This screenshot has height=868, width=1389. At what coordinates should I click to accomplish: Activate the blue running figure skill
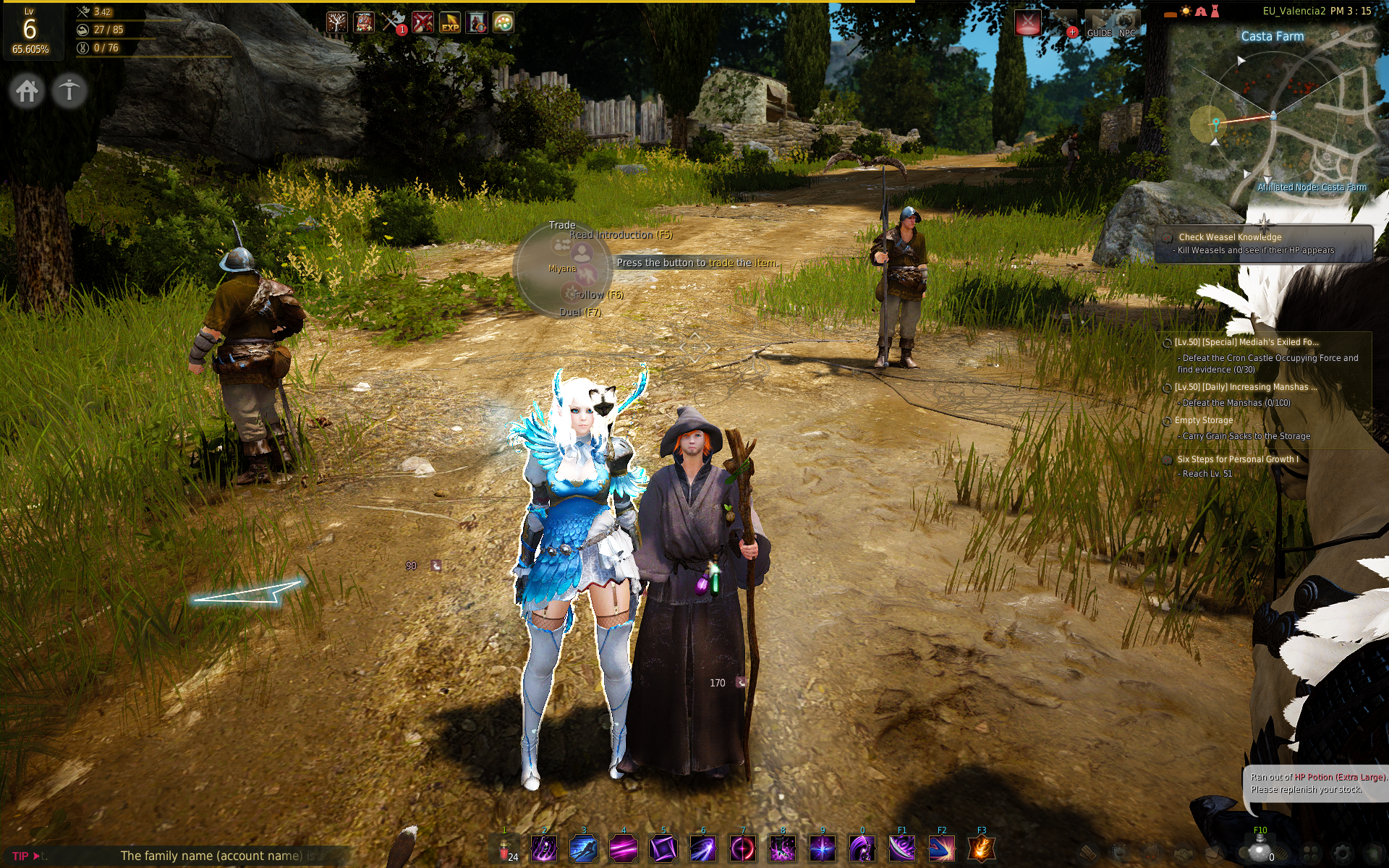click(x=584, y=848)
